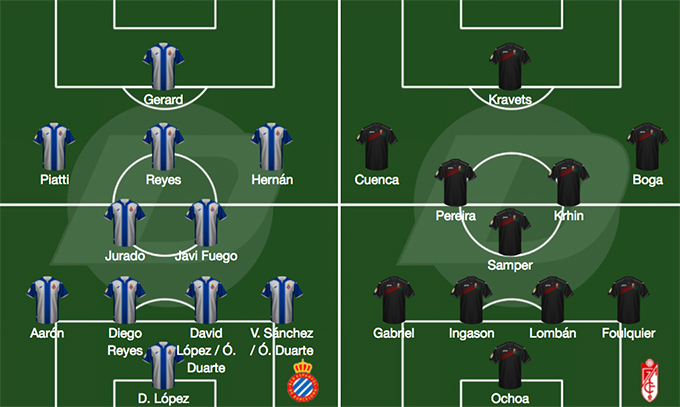Choose Piatti on the left wing
This screenshot has height=407, width=680.
55,146
